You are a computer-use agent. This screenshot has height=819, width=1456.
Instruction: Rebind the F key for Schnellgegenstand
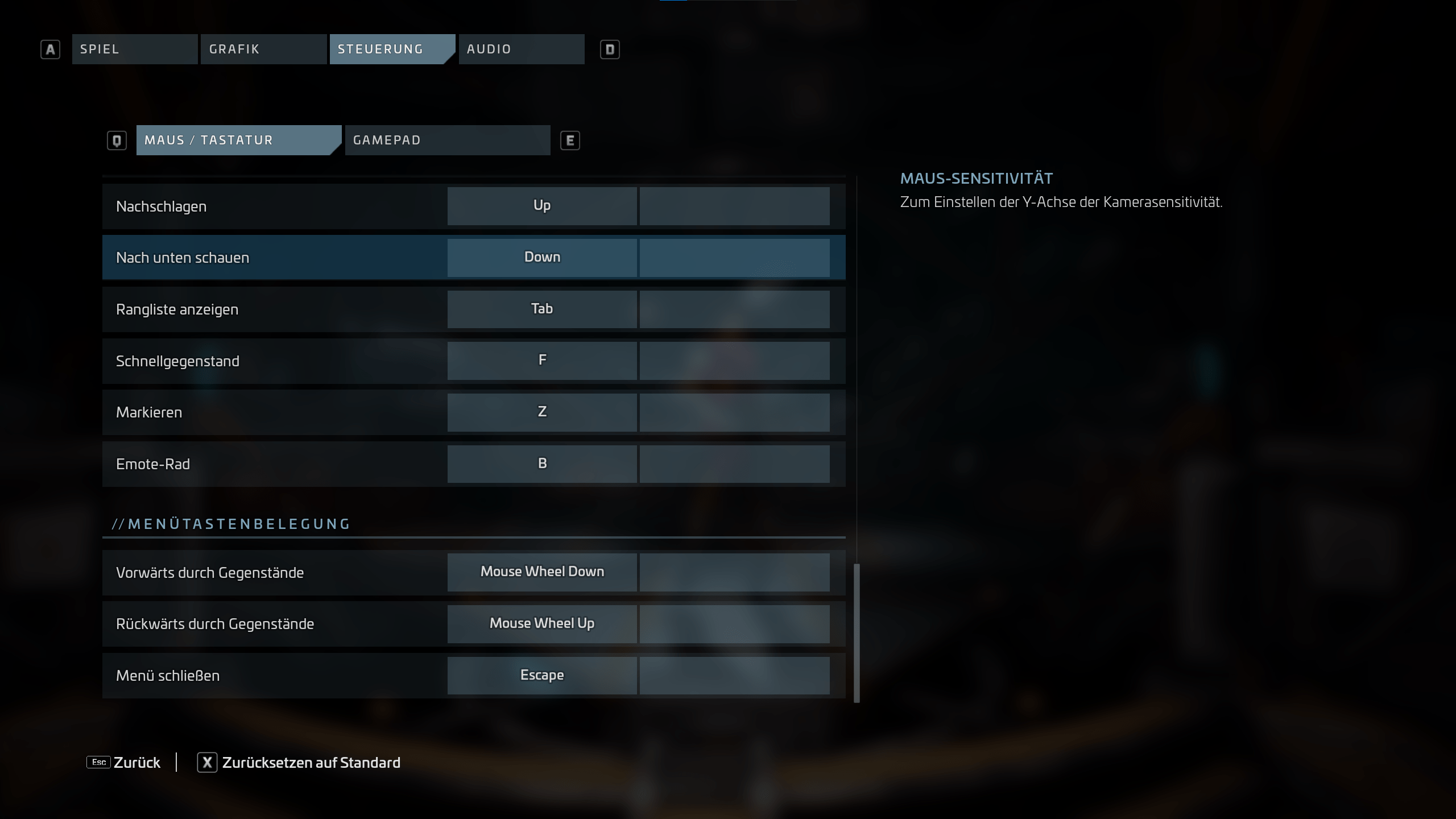tap(541, 361)
